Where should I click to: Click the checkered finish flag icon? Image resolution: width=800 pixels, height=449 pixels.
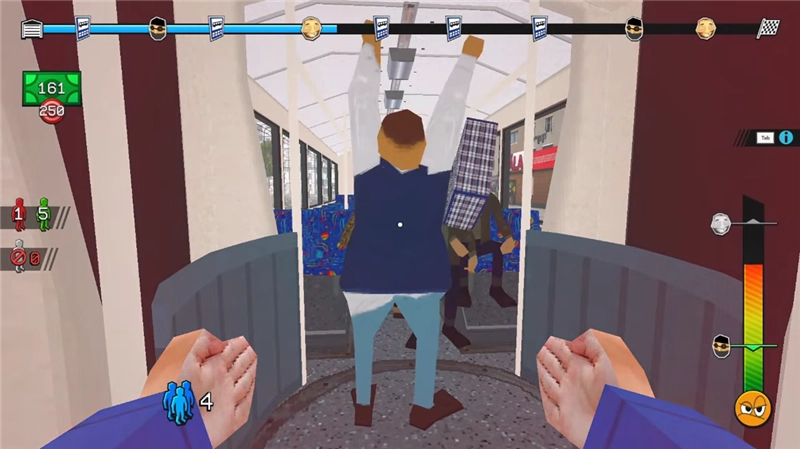click(x=768, y=28)
